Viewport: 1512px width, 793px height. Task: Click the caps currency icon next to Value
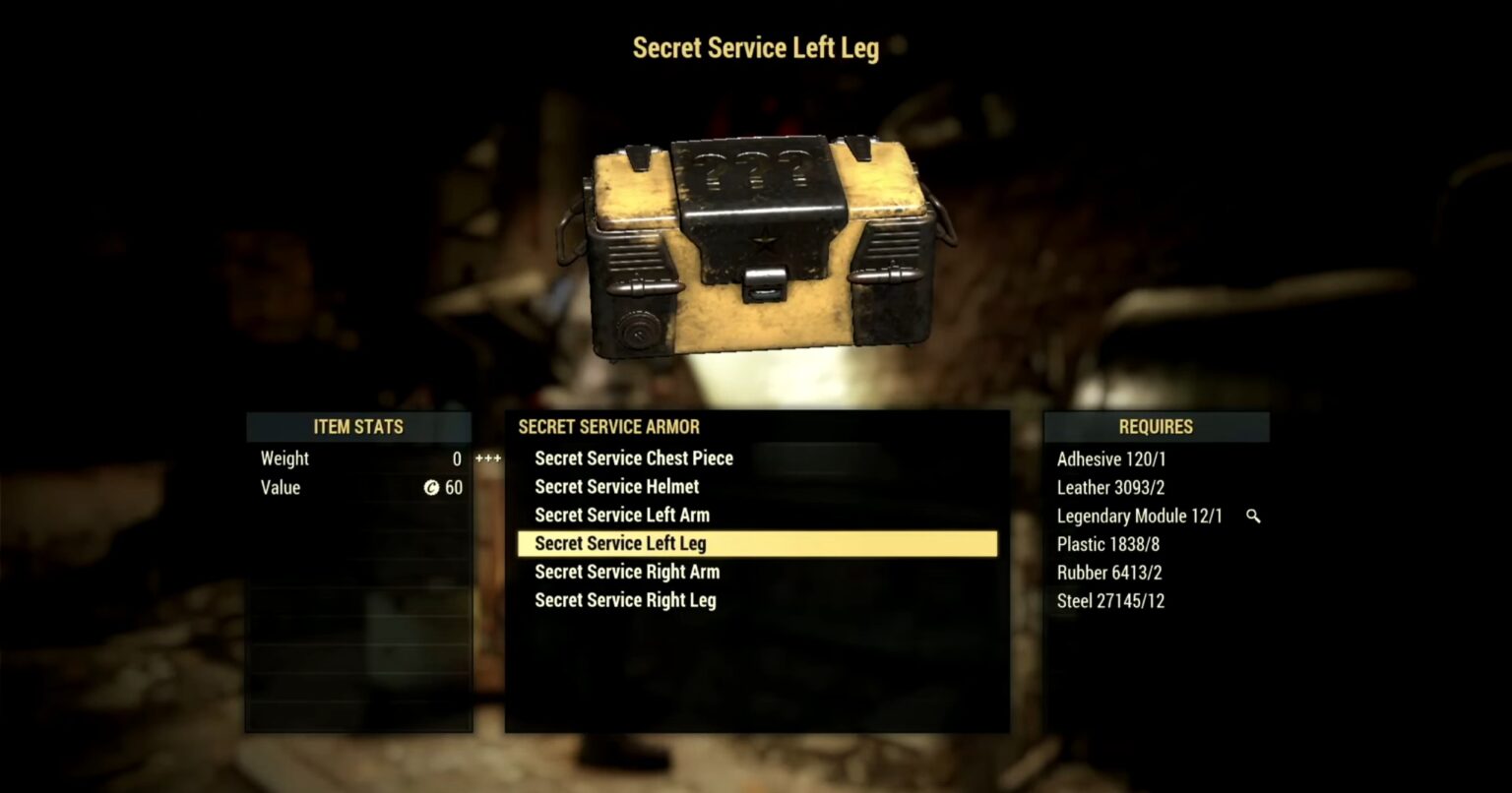pyautogui.click(x=431, y=487)
